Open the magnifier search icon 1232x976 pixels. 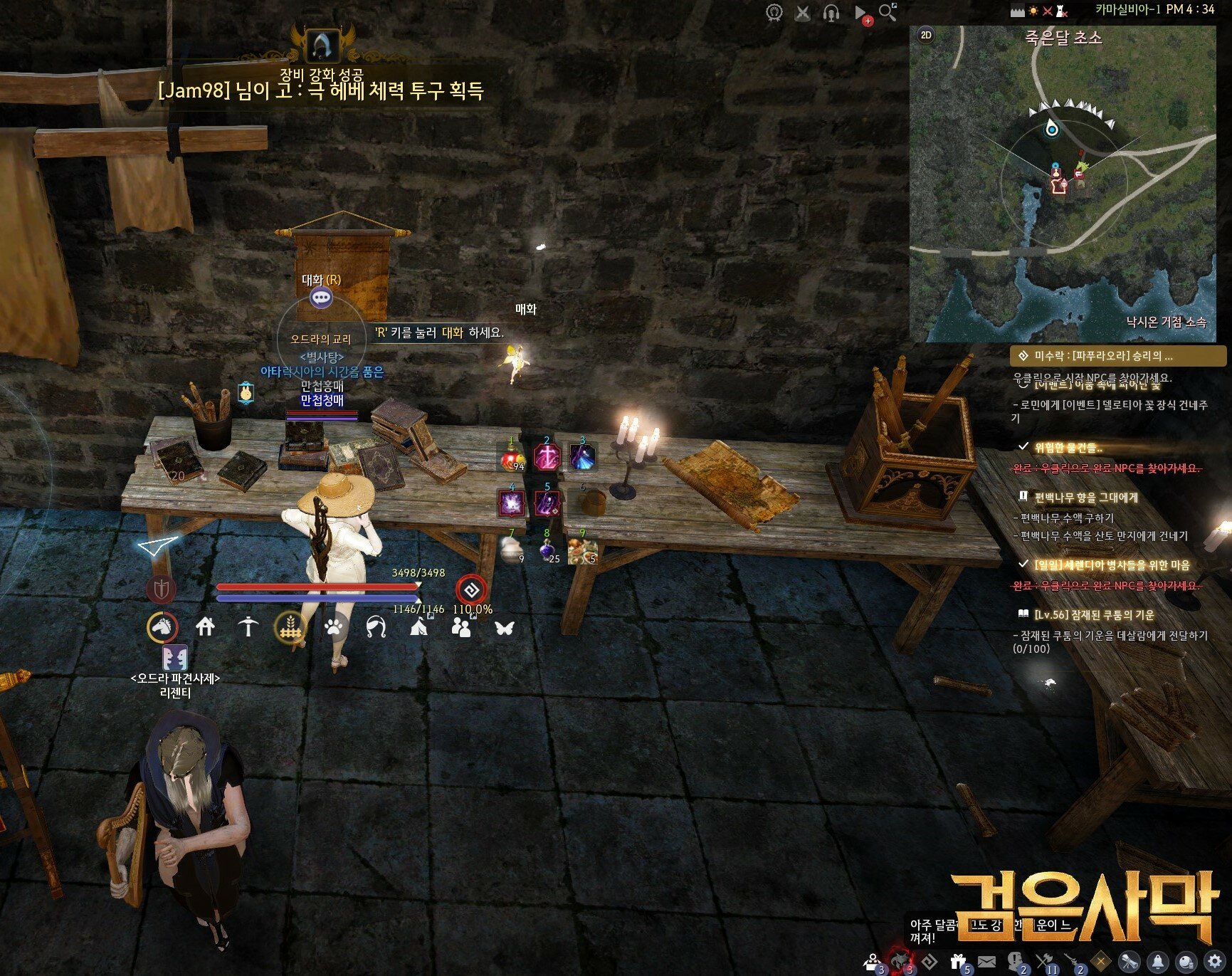(888, 12)
